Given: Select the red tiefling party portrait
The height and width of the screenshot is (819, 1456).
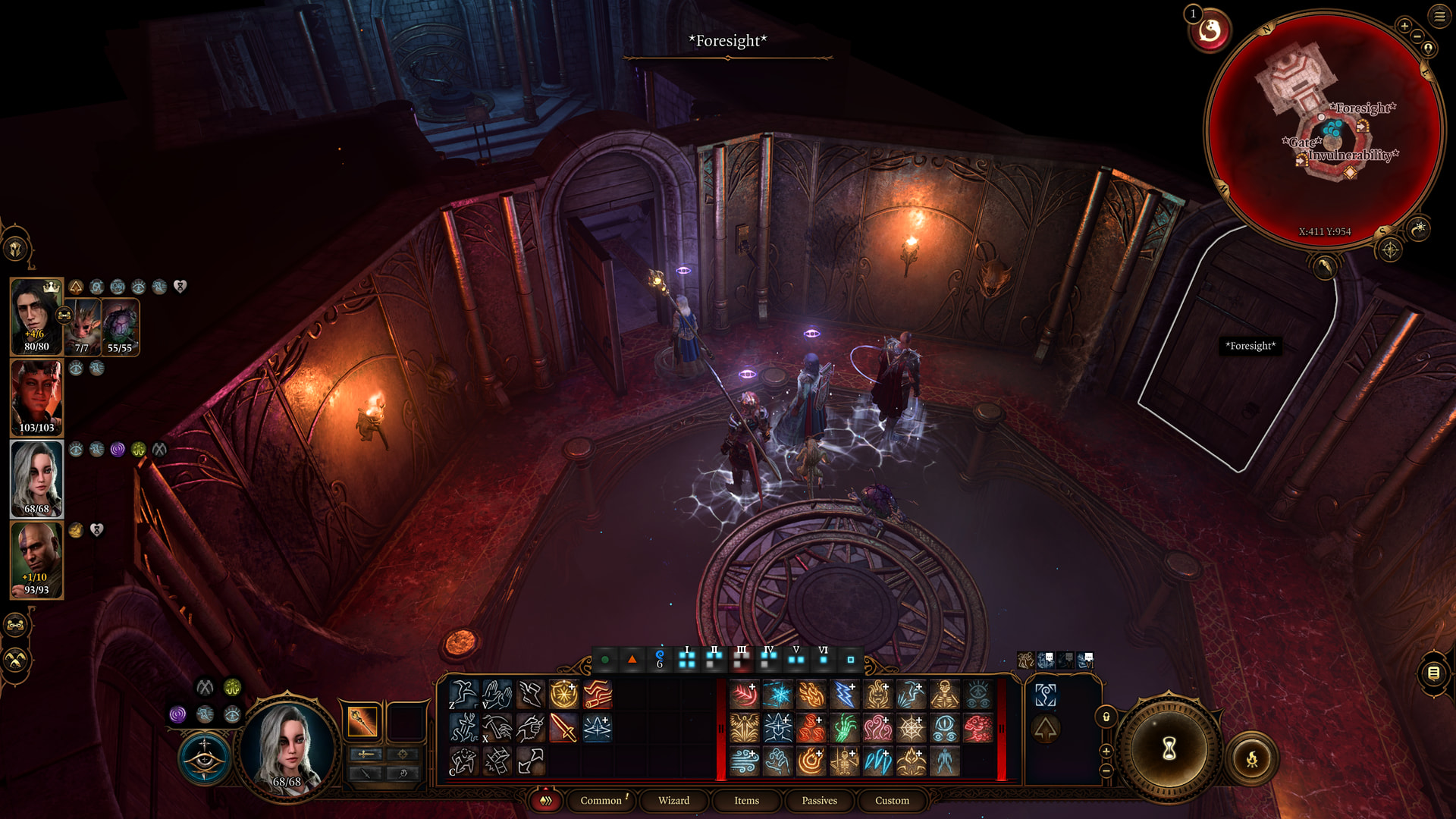Looking at the screenshot, I should pyautogui.click(x=36, y=397).
